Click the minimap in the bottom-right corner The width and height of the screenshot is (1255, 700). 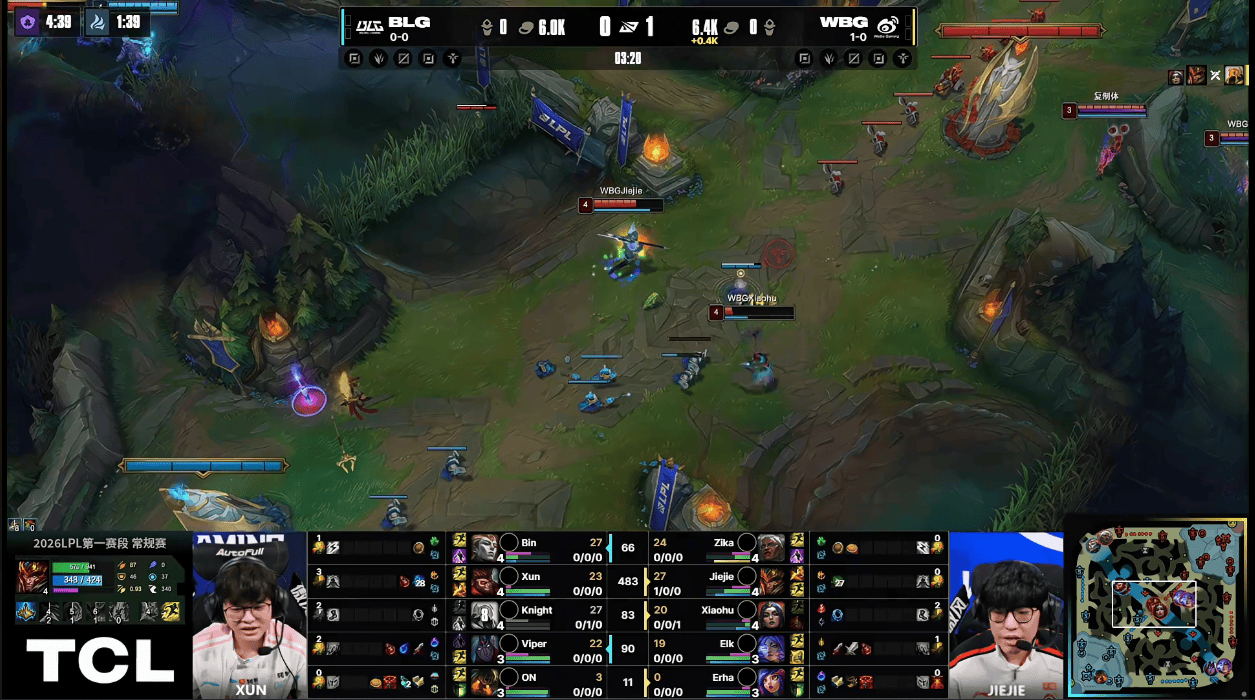tap(1159, 607)
